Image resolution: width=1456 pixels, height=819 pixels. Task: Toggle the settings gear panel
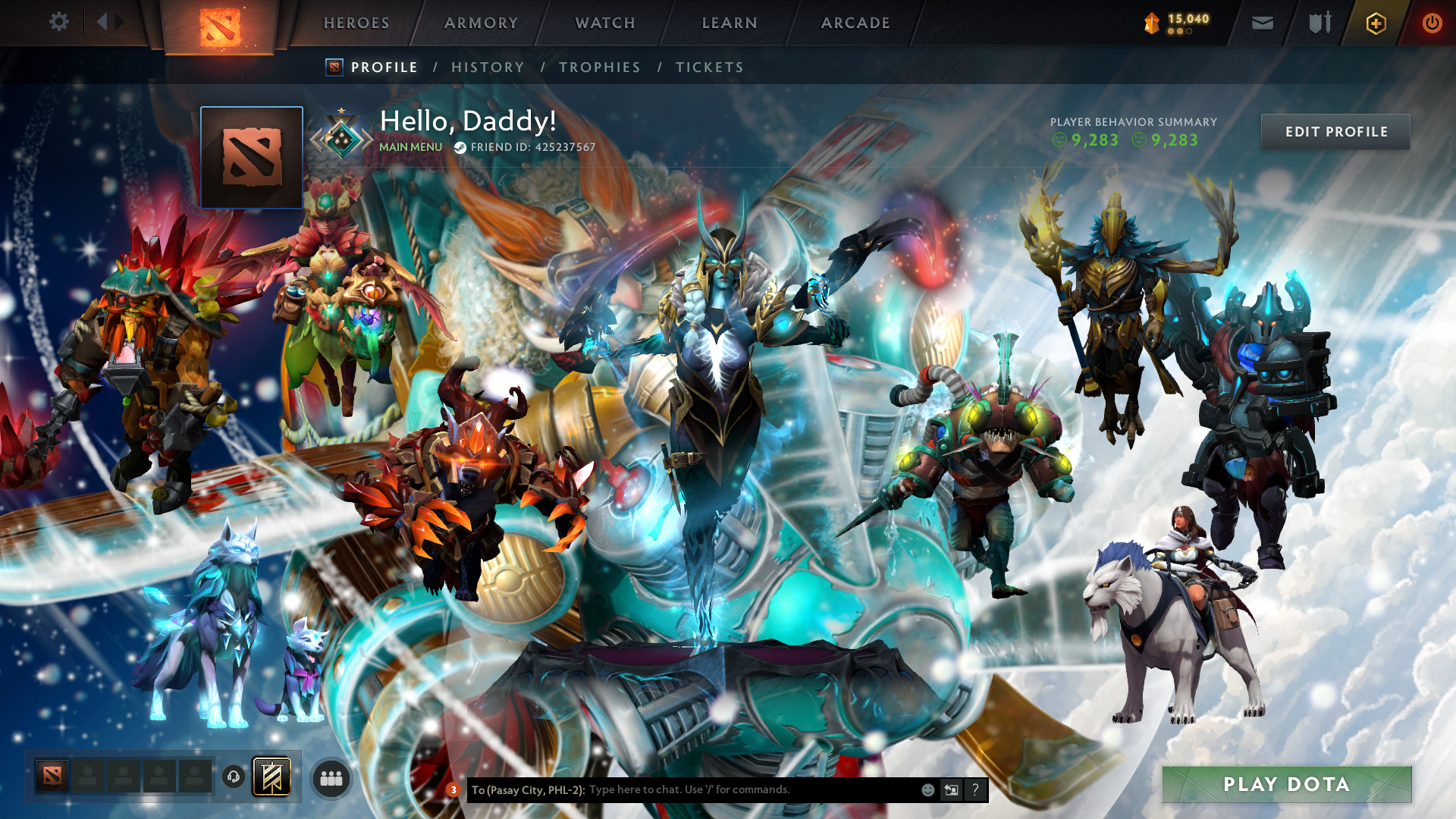[59, 22]
